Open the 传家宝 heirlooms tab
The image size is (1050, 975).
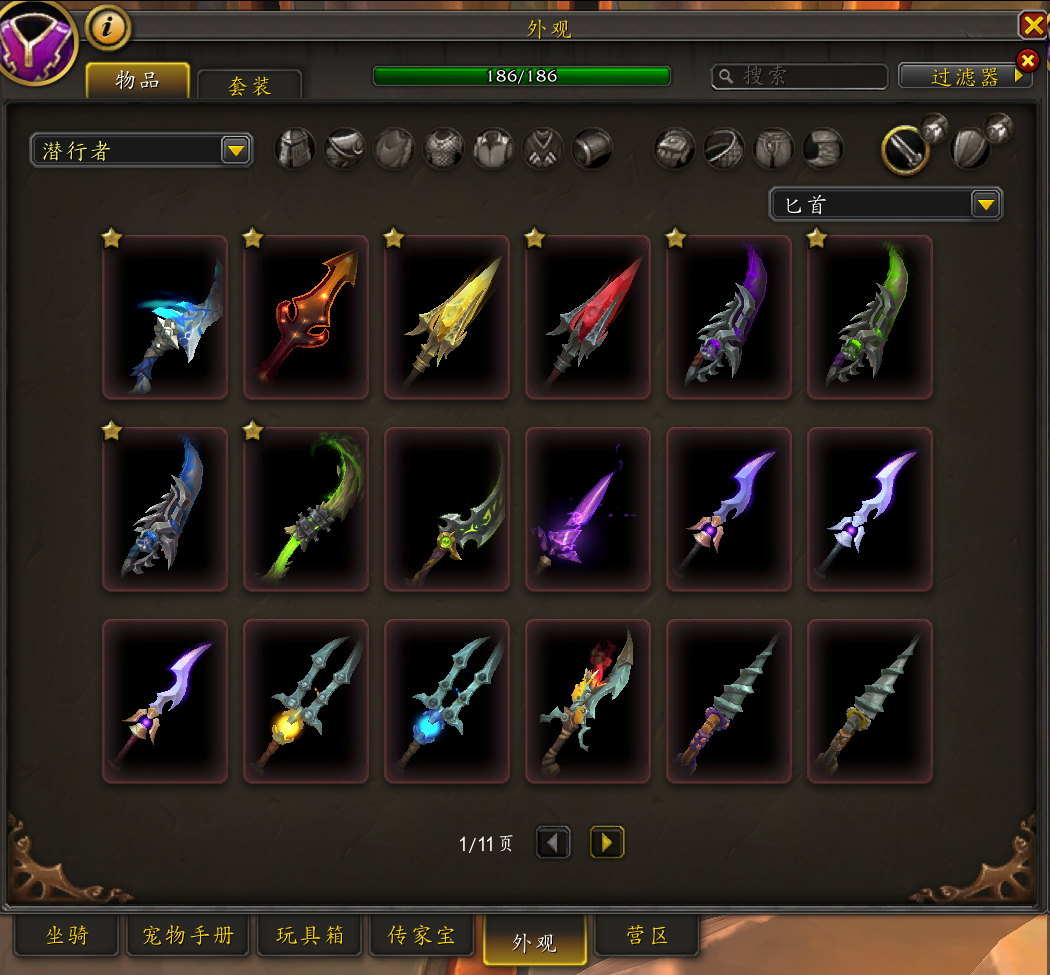(421, 936)
